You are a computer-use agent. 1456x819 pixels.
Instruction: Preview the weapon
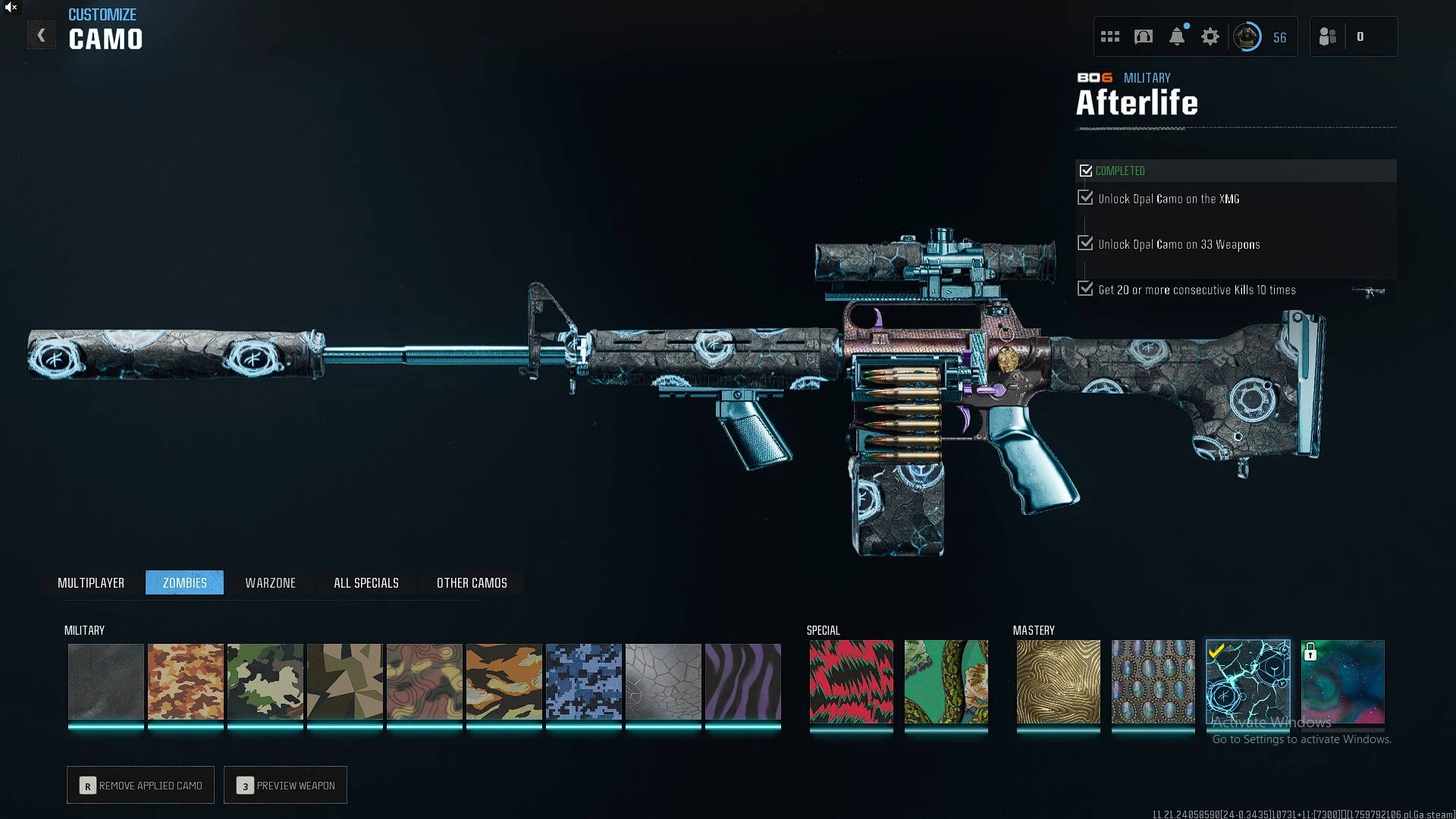pyautogui.click(x=286, y=785)
